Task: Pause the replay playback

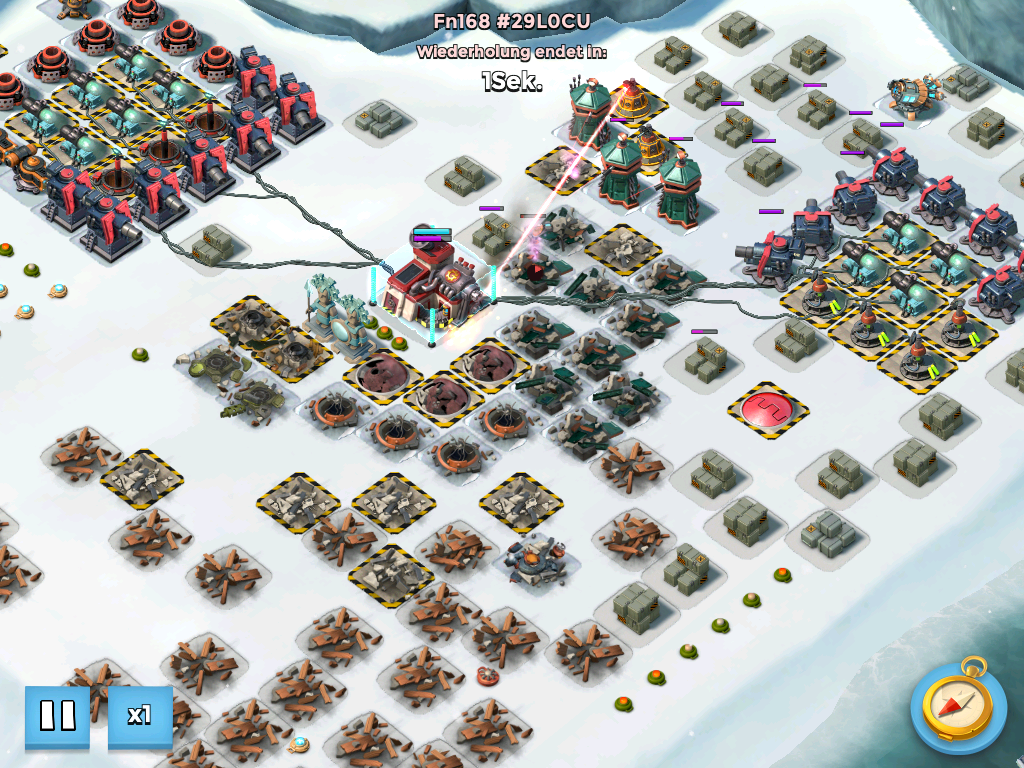Action: [x=57, y=716]
